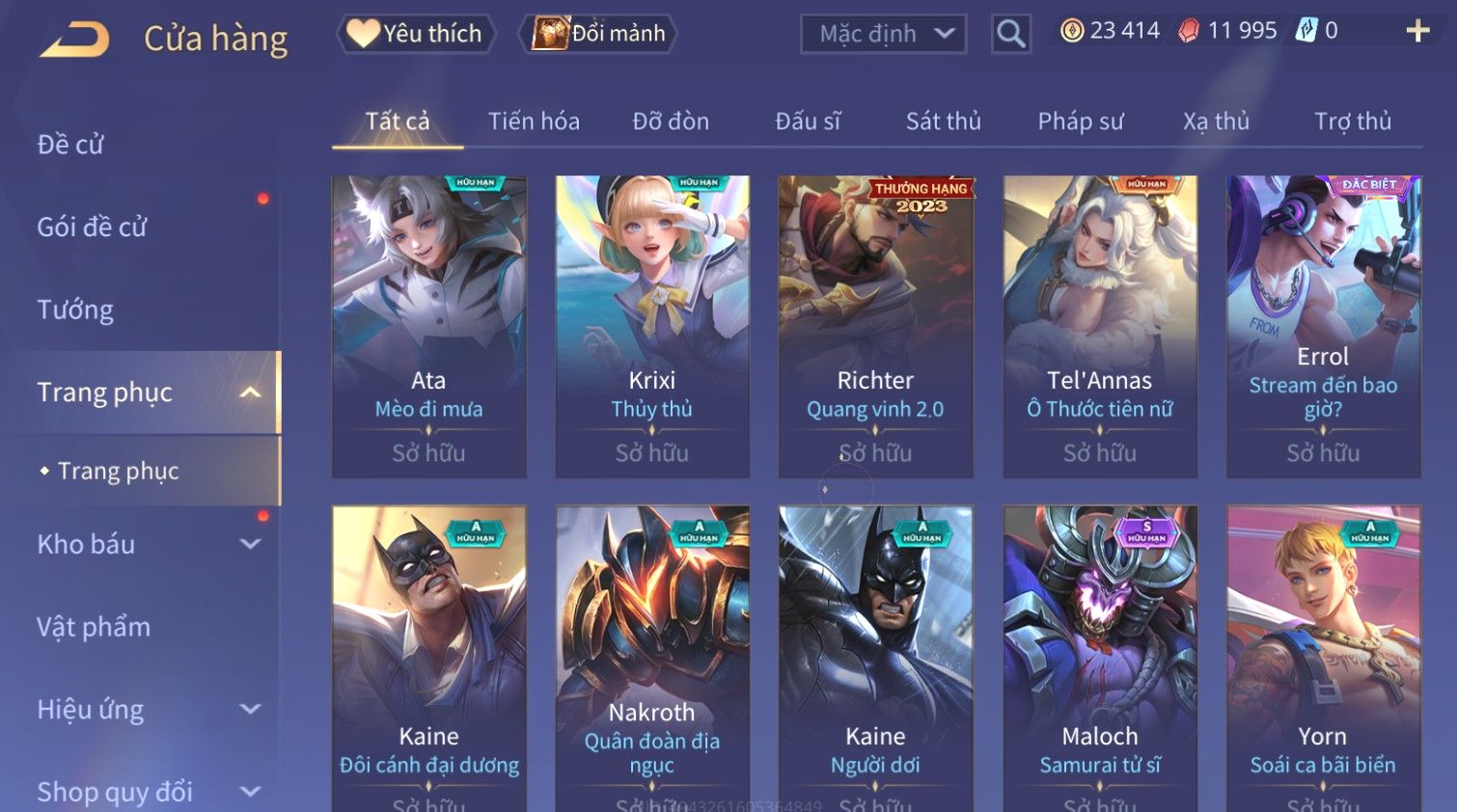
Task: Go to the Tướng section
Action: 75,310
